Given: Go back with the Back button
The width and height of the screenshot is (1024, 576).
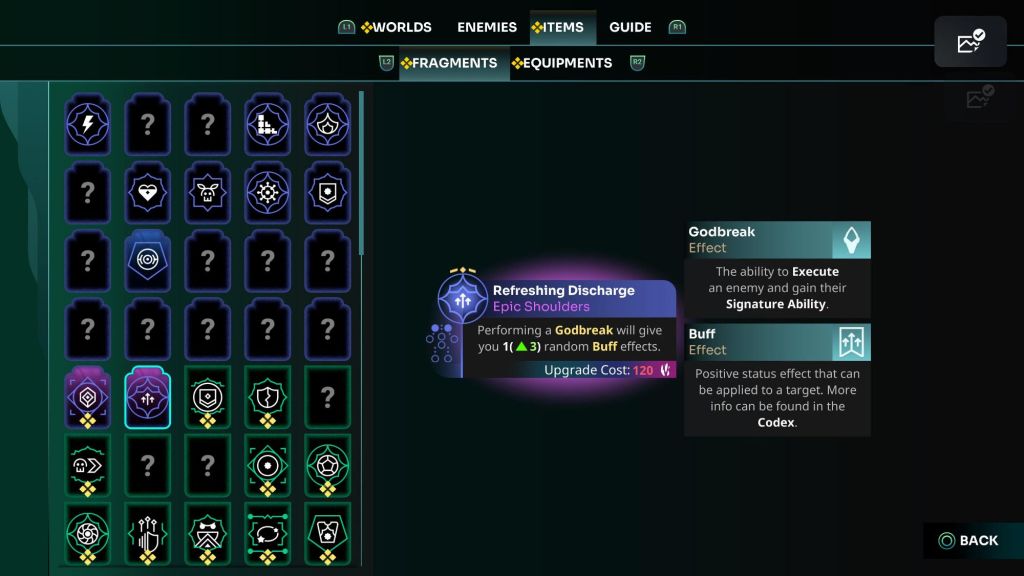Looking at the screenshot, I should coord(968,540).
